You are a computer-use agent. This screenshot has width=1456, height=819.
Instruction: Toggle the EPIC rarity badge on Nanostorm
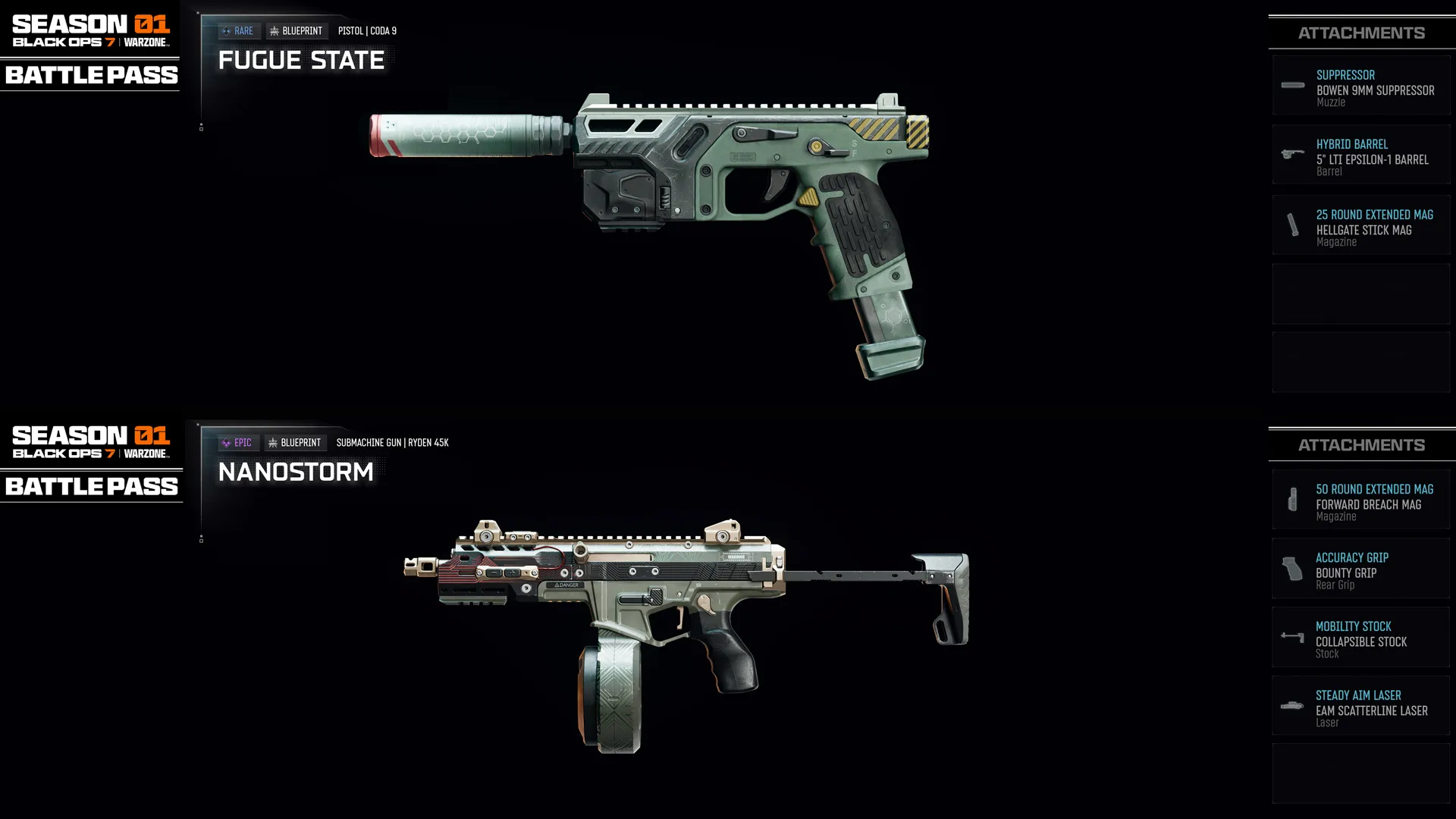pos(237,442)
